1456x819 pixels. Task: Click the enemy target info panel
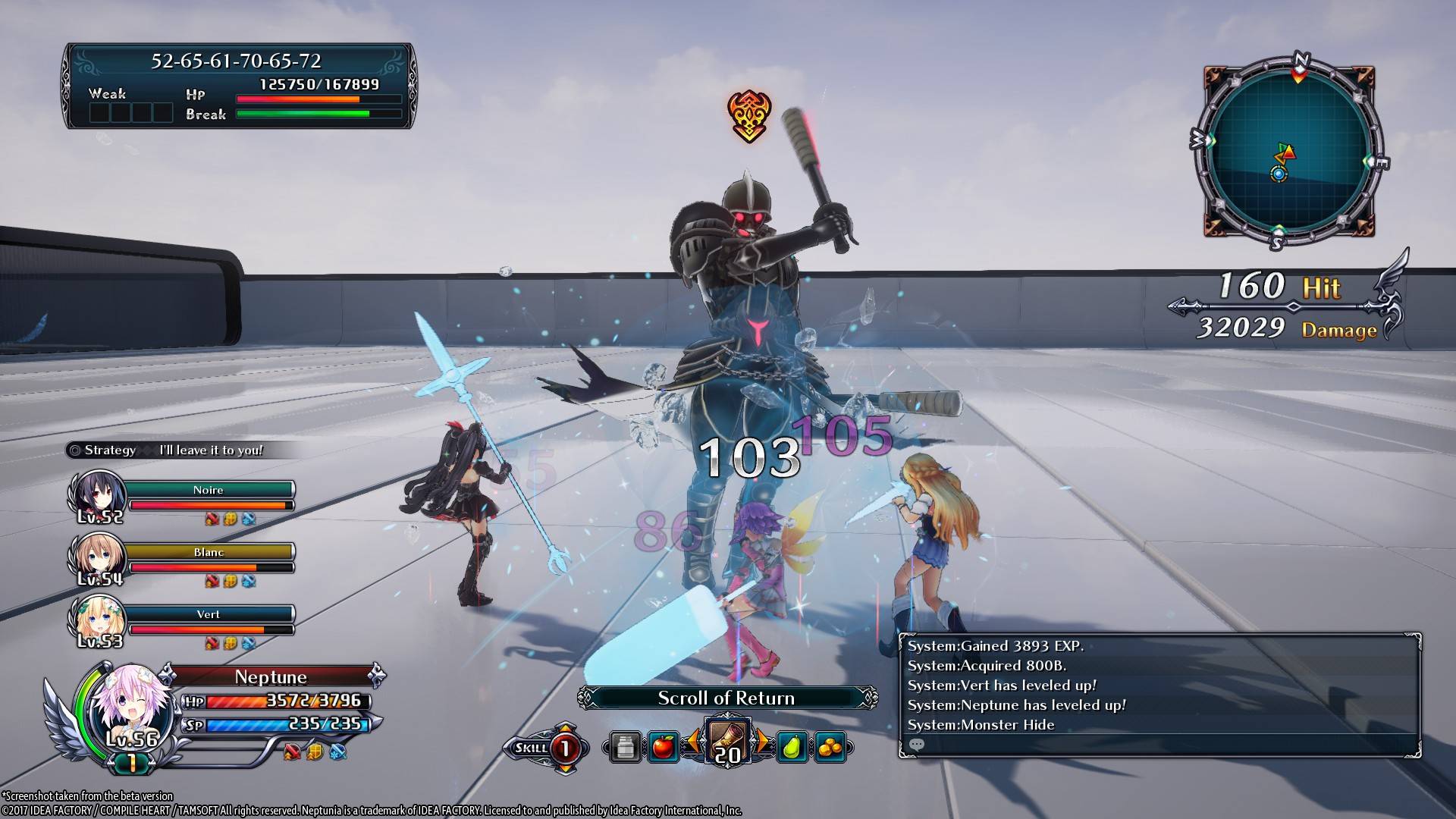pos(240,86)
